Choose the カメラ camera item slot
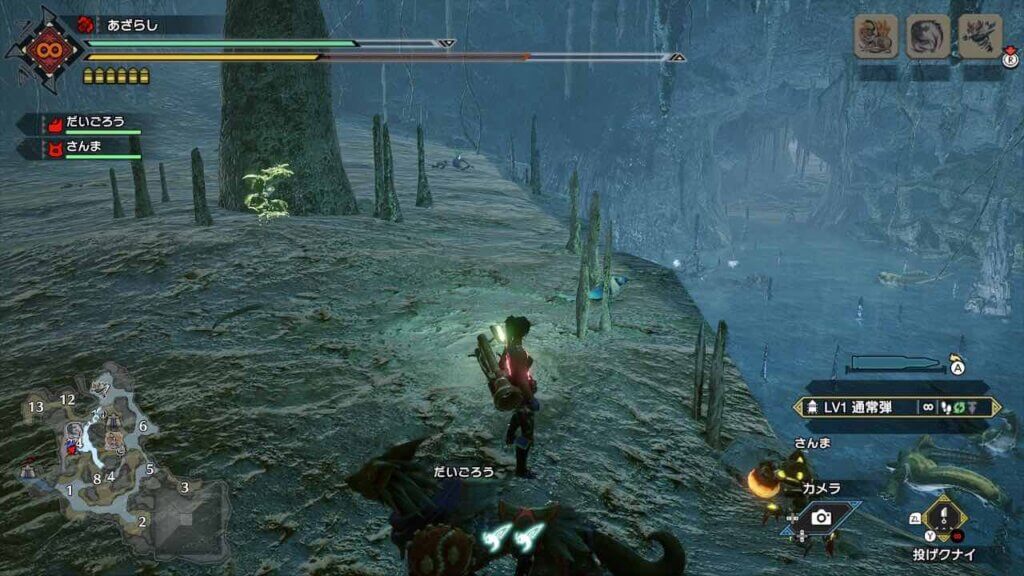Viewport: 1024px width, 576px height. (x=821, y=516)
